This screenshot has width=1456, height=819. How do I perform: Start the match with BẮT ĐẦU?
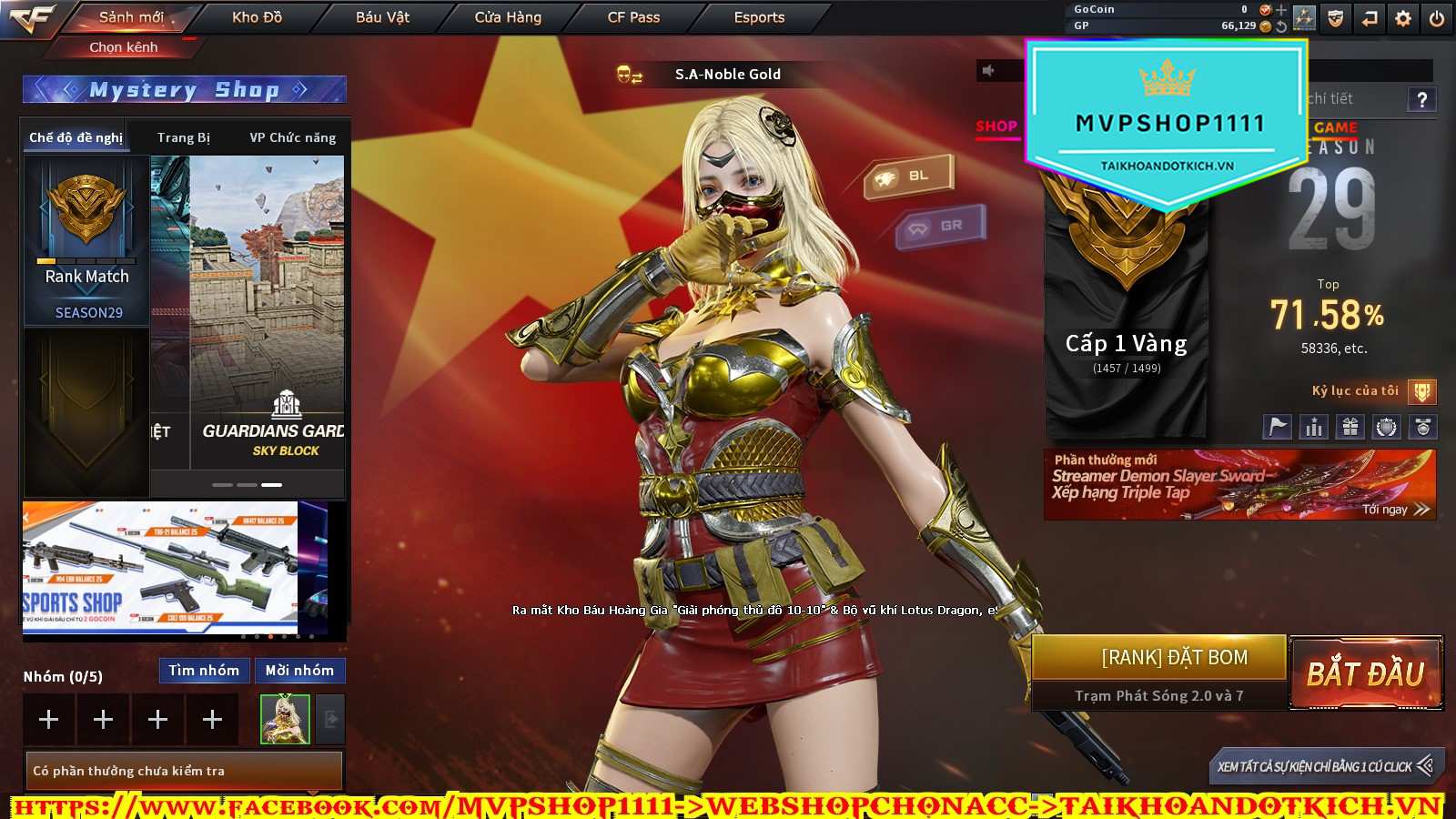[x=1366, y=673]
